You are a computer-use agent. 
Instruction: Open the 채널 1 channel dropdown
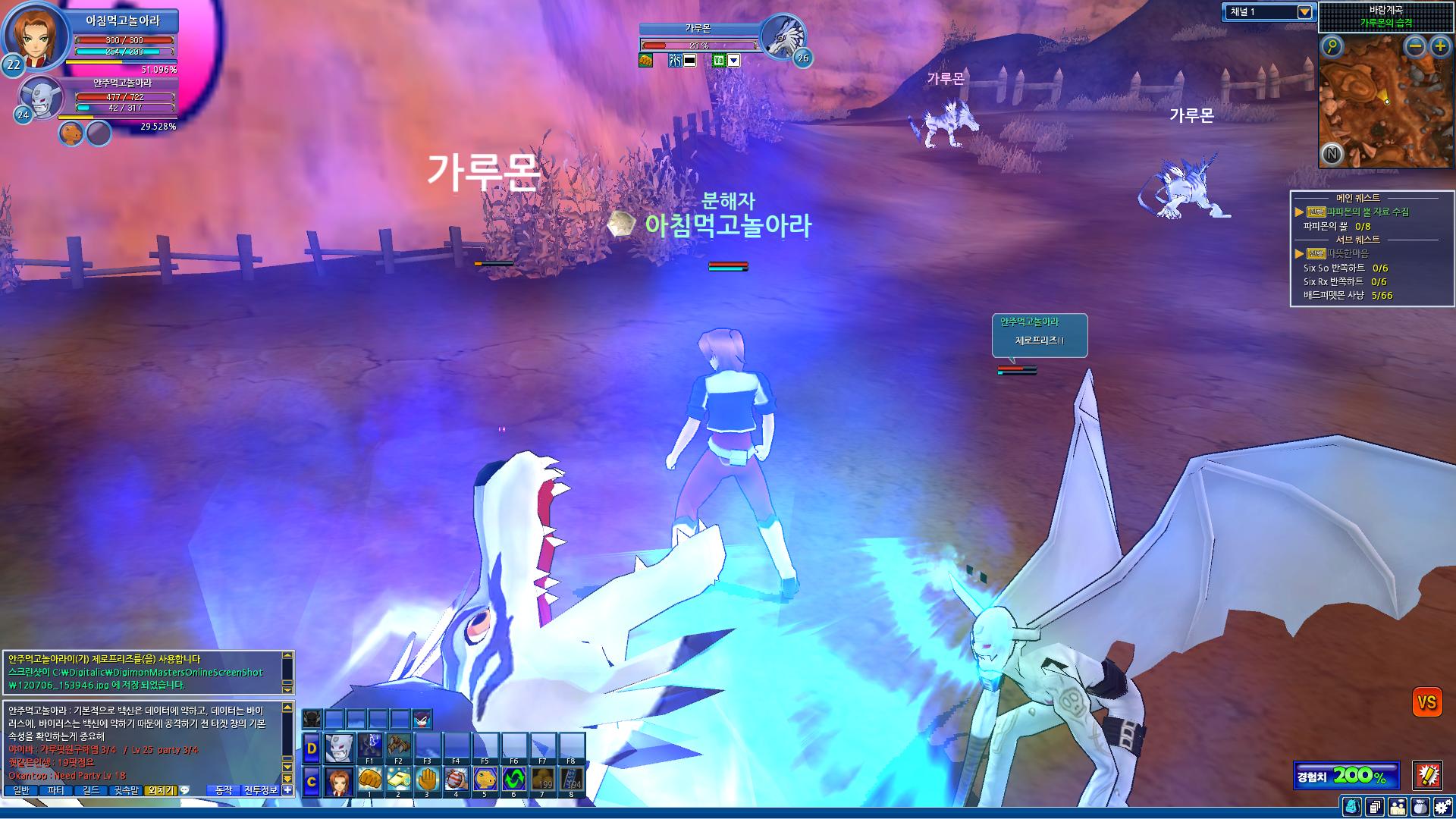[x=1304, y=12]
